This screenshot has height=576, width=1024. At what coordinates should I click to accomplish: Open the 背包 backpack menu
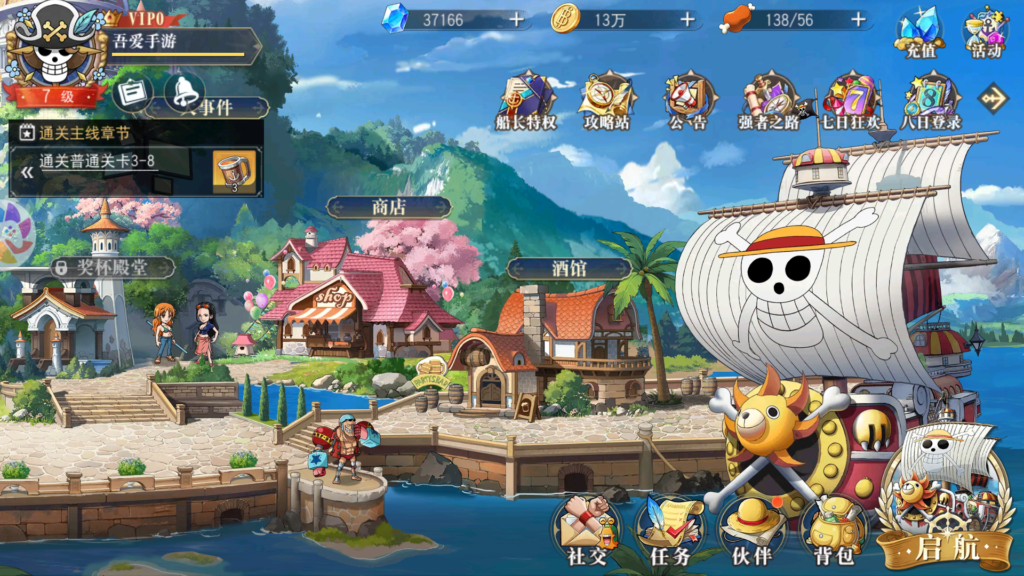[x=833, y=528]
